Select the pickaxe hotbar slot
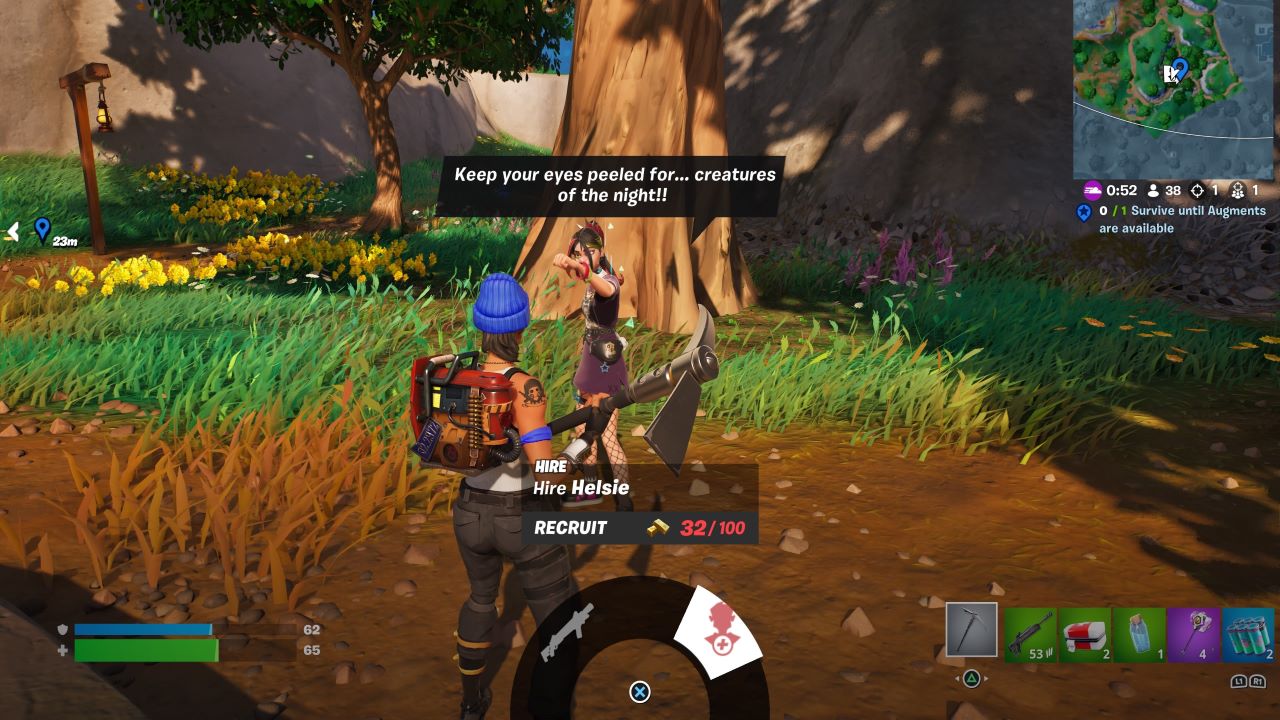The width and height of the screenshot is (1280, 720). pos(971,632)
